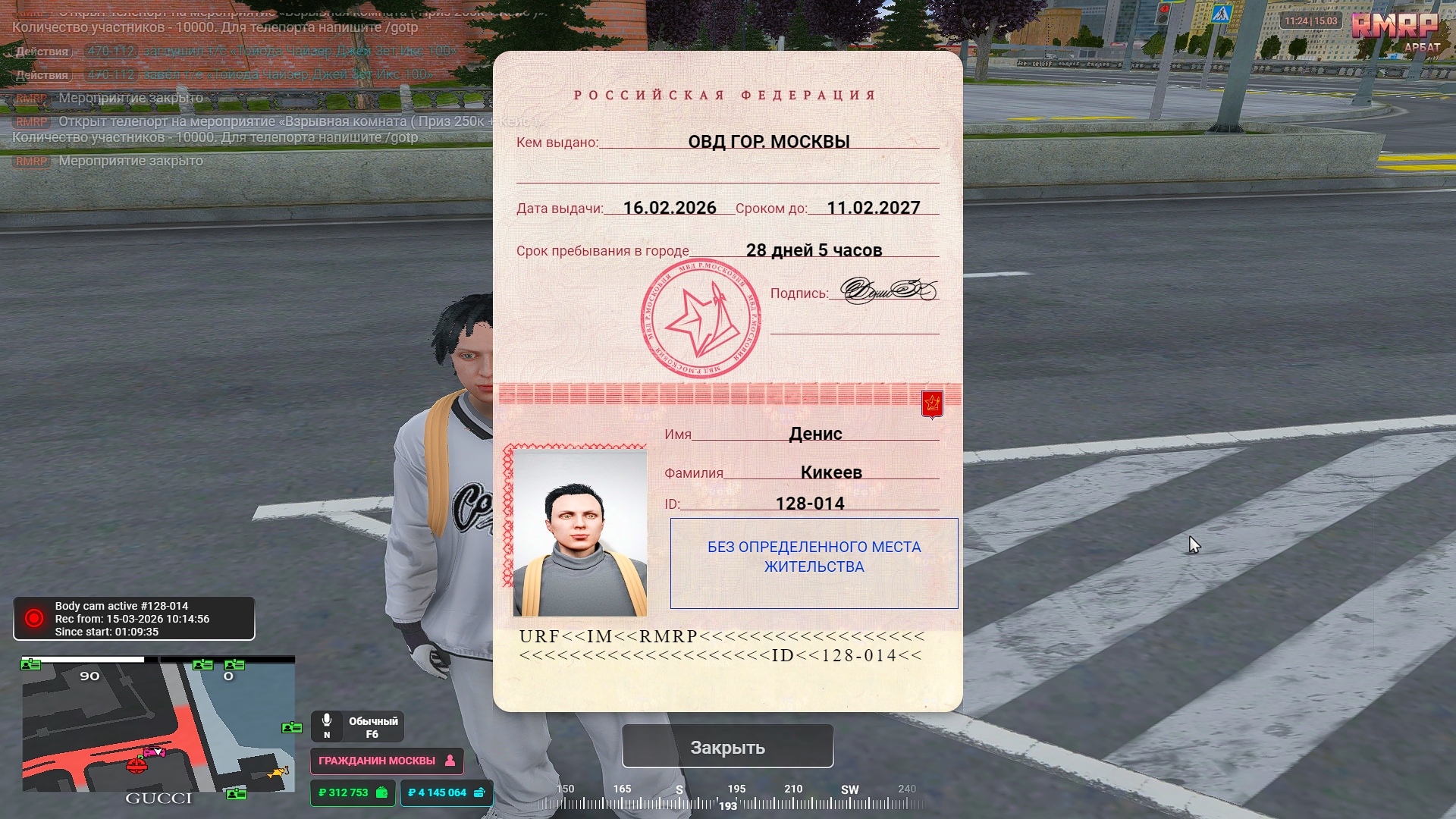The image size is (1456, 819).
Task: Click the passport holder photo
Action: click(579, 532)
